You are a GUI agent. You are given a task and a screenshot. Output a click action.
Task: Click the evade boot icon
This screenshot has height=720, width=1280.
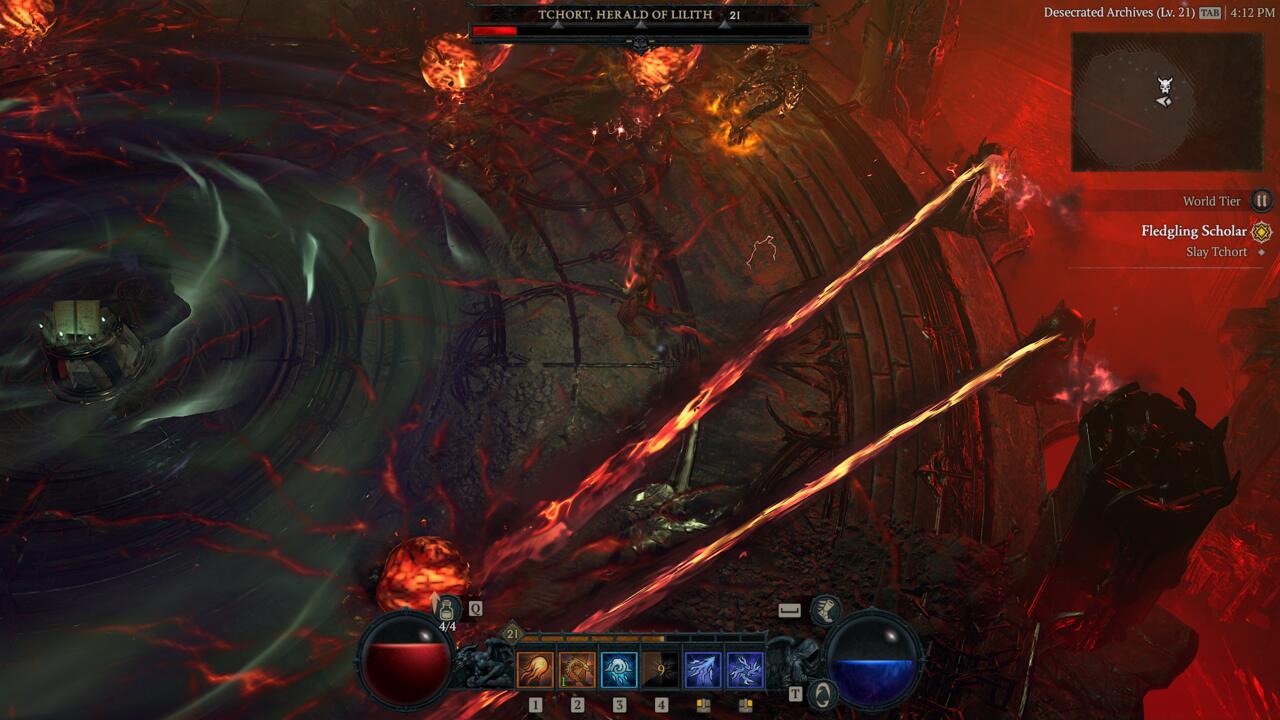(x=825, y=609)
